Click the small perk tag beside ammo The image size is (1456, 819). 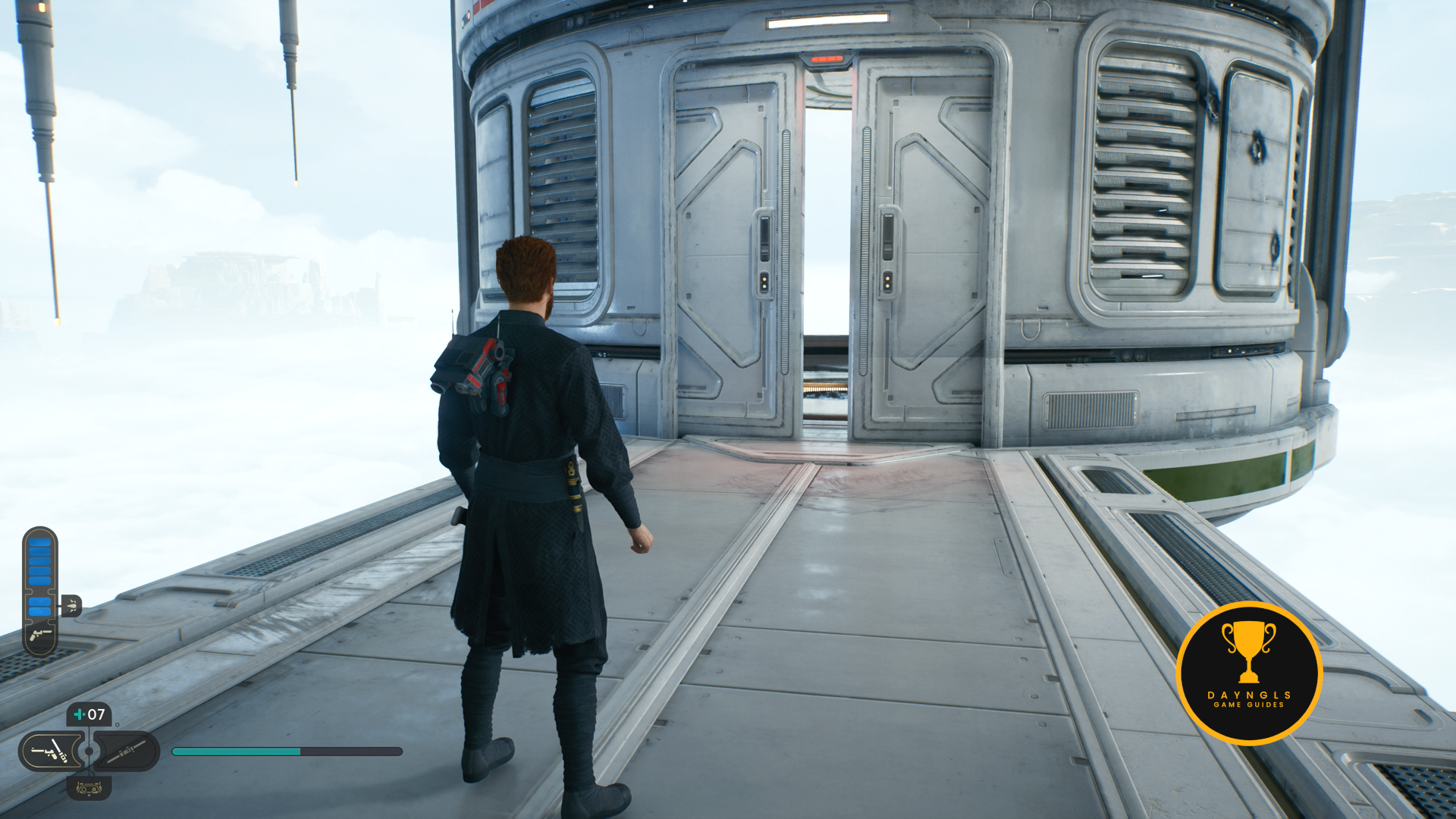[71, 605]
